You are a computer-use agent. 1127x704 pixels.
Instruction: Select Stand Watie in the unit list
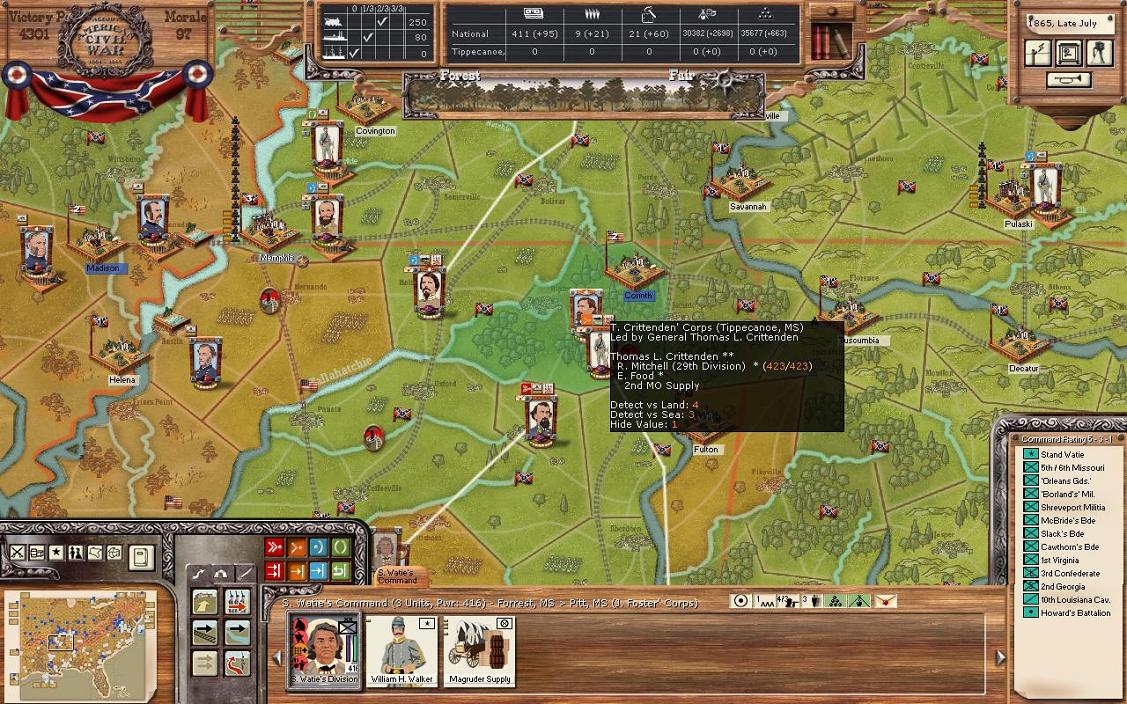[x=1060, y=455]
